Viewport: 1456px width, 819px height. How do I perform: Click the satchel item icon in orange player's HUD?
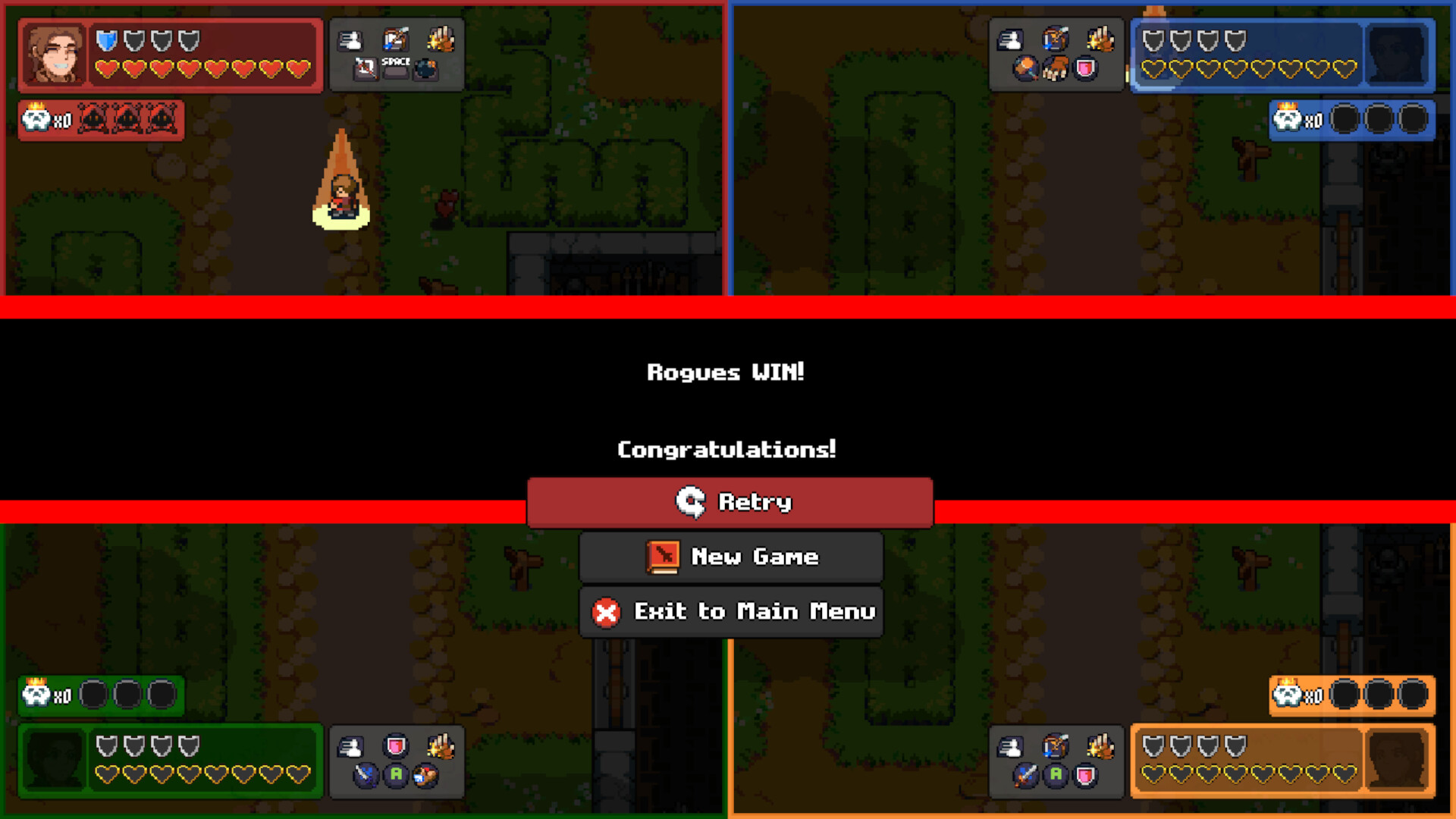[1055, 746]
